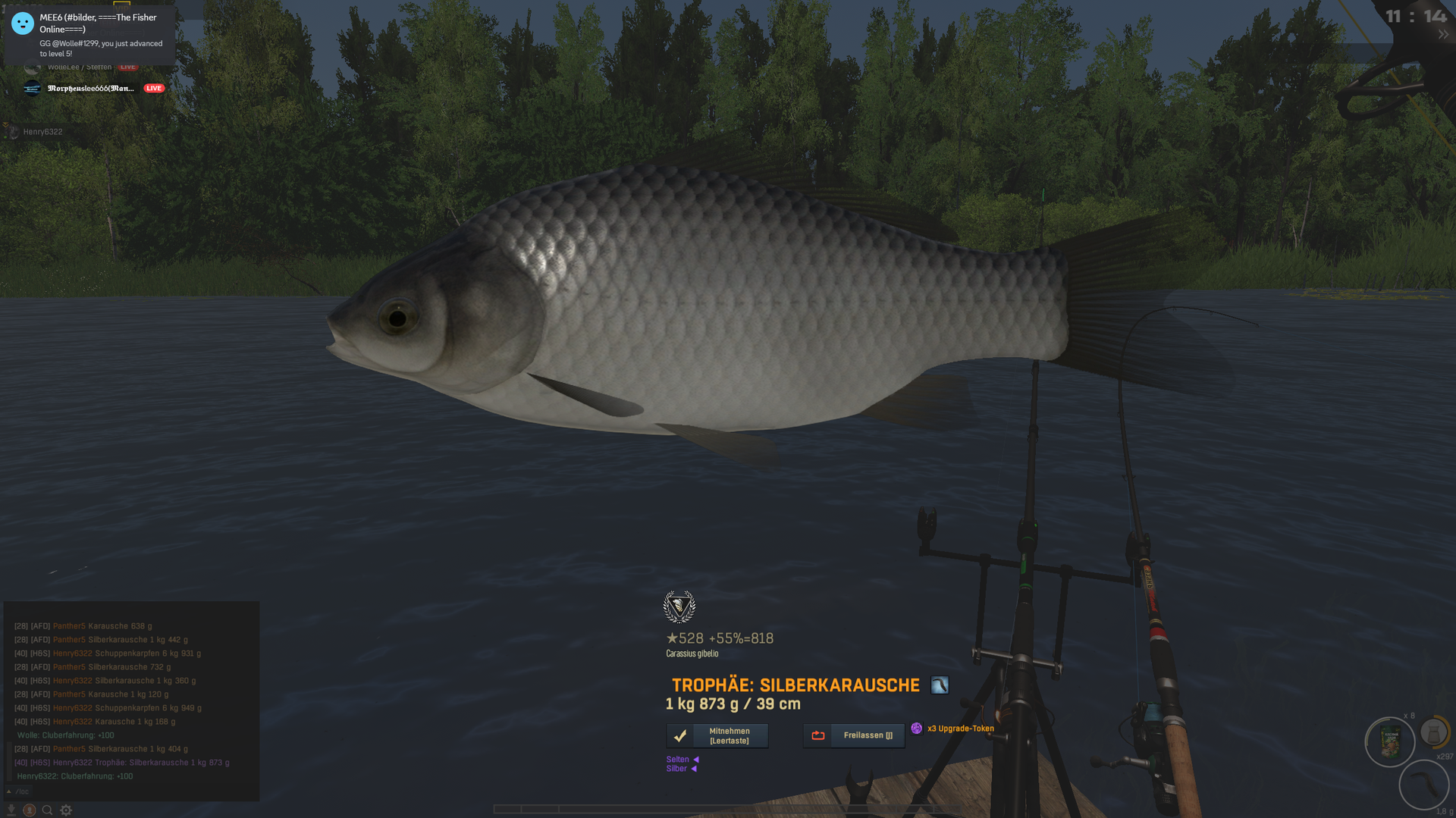Select the hook slot in bottom corner
1456x818 pixels.
point(1423,785)
